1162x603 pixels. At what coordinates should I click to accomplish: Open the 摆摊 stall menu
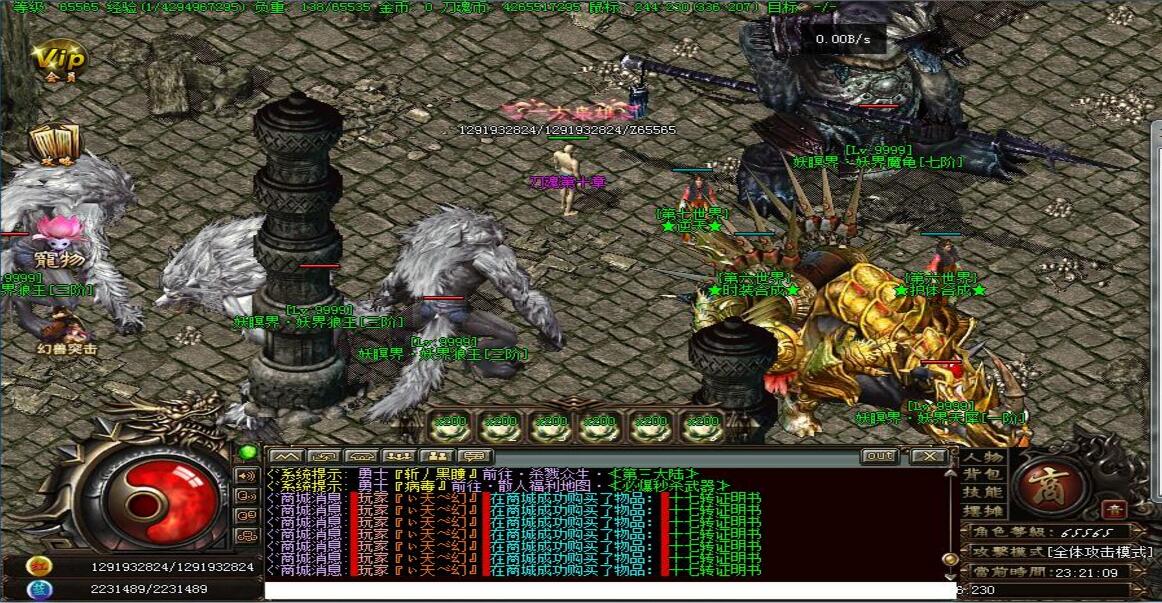coord(982,510)
